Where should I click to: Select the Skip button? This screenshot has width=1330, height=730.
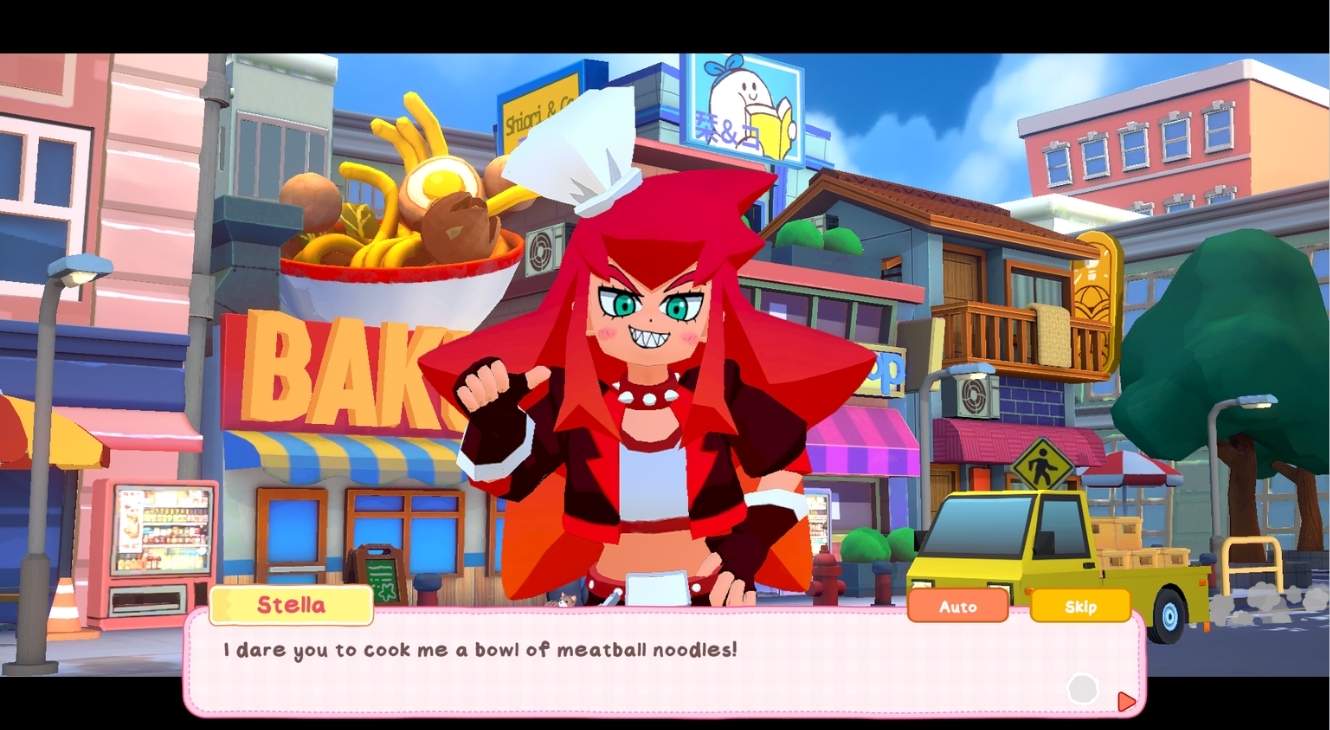(1081, 606)
